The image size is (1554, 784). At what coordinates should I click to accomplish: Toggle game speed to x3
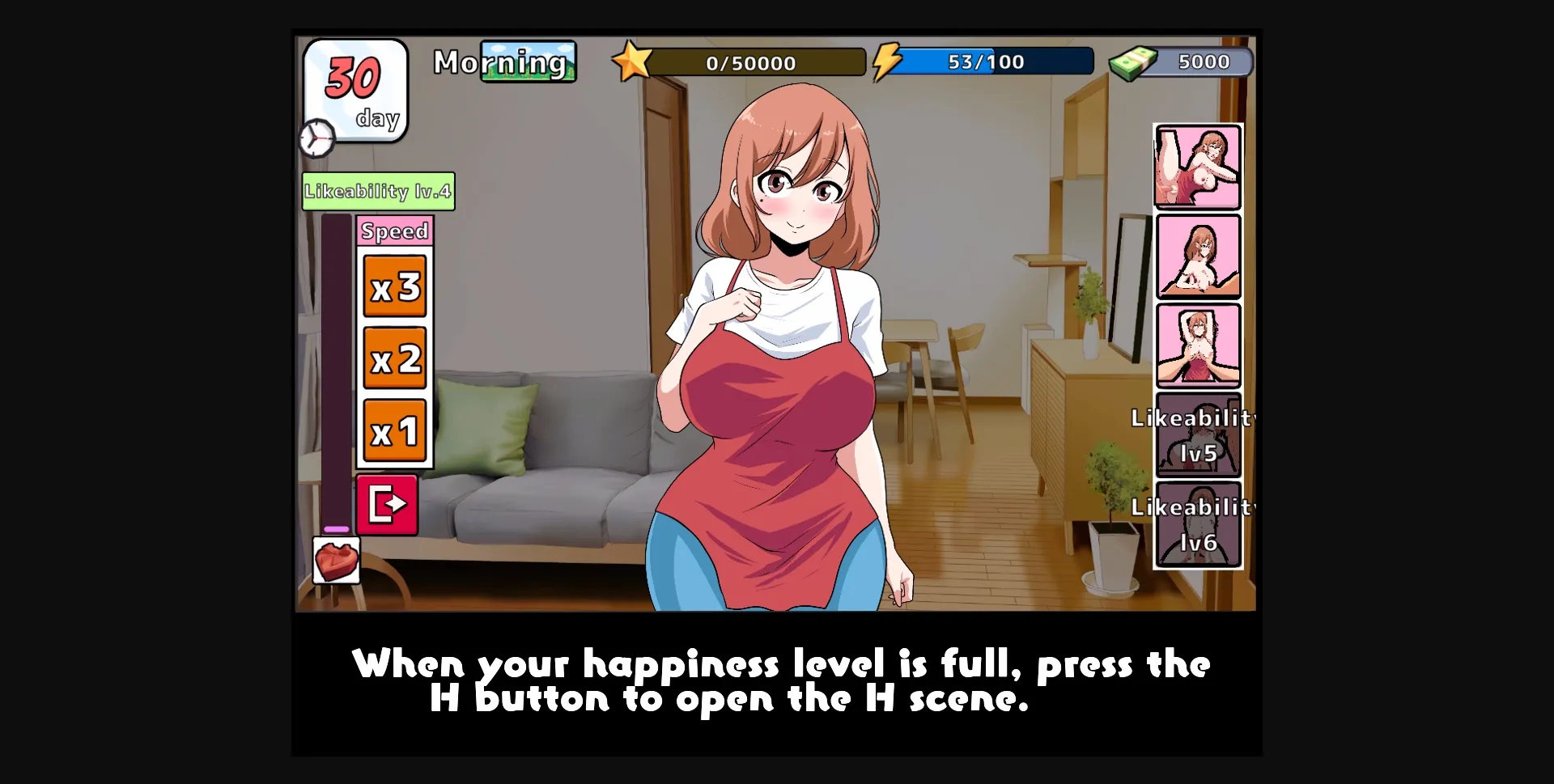tap(395, 288)
